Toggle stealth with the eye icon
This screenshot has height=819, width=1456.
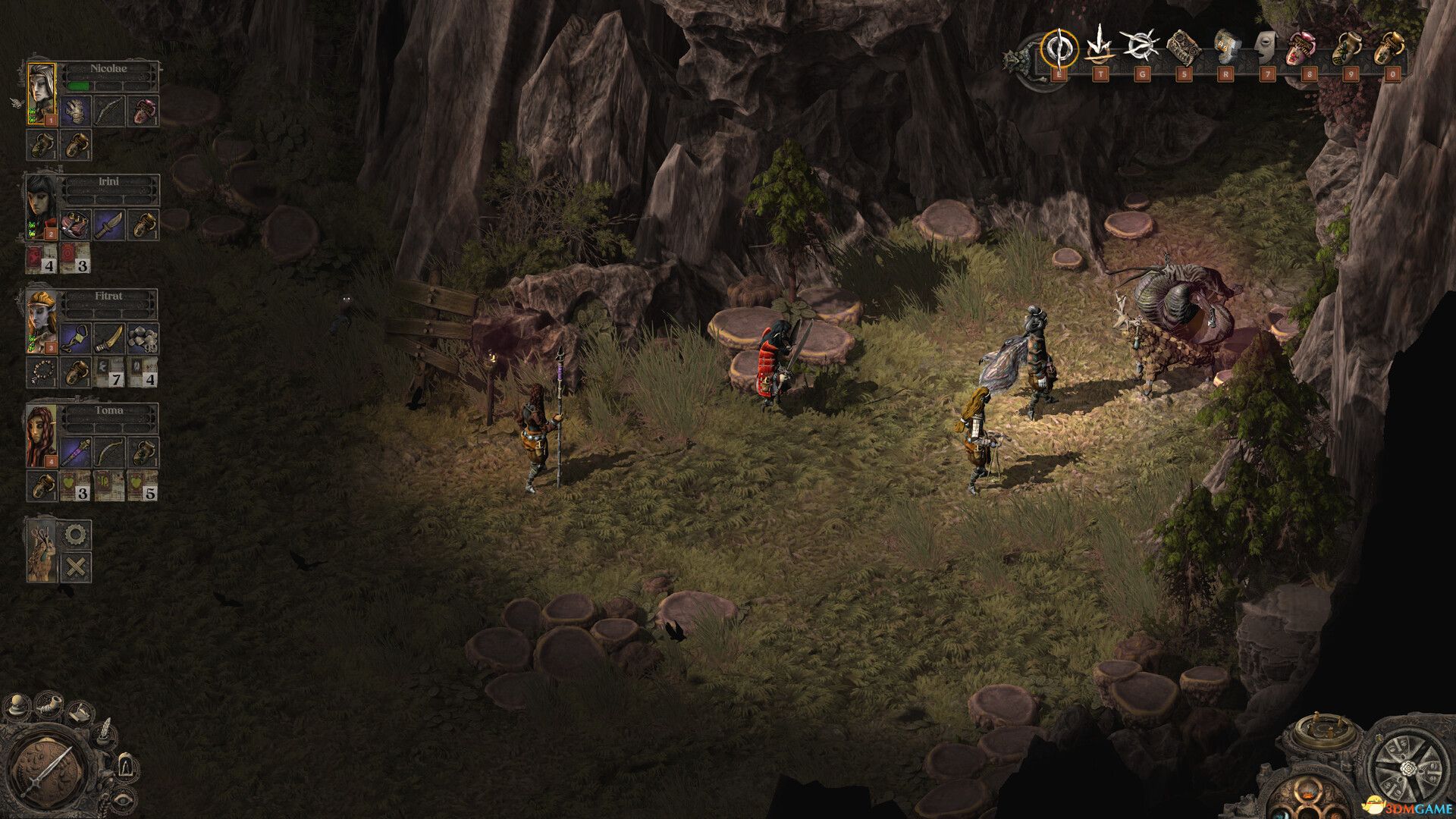[x=123, y=801]
